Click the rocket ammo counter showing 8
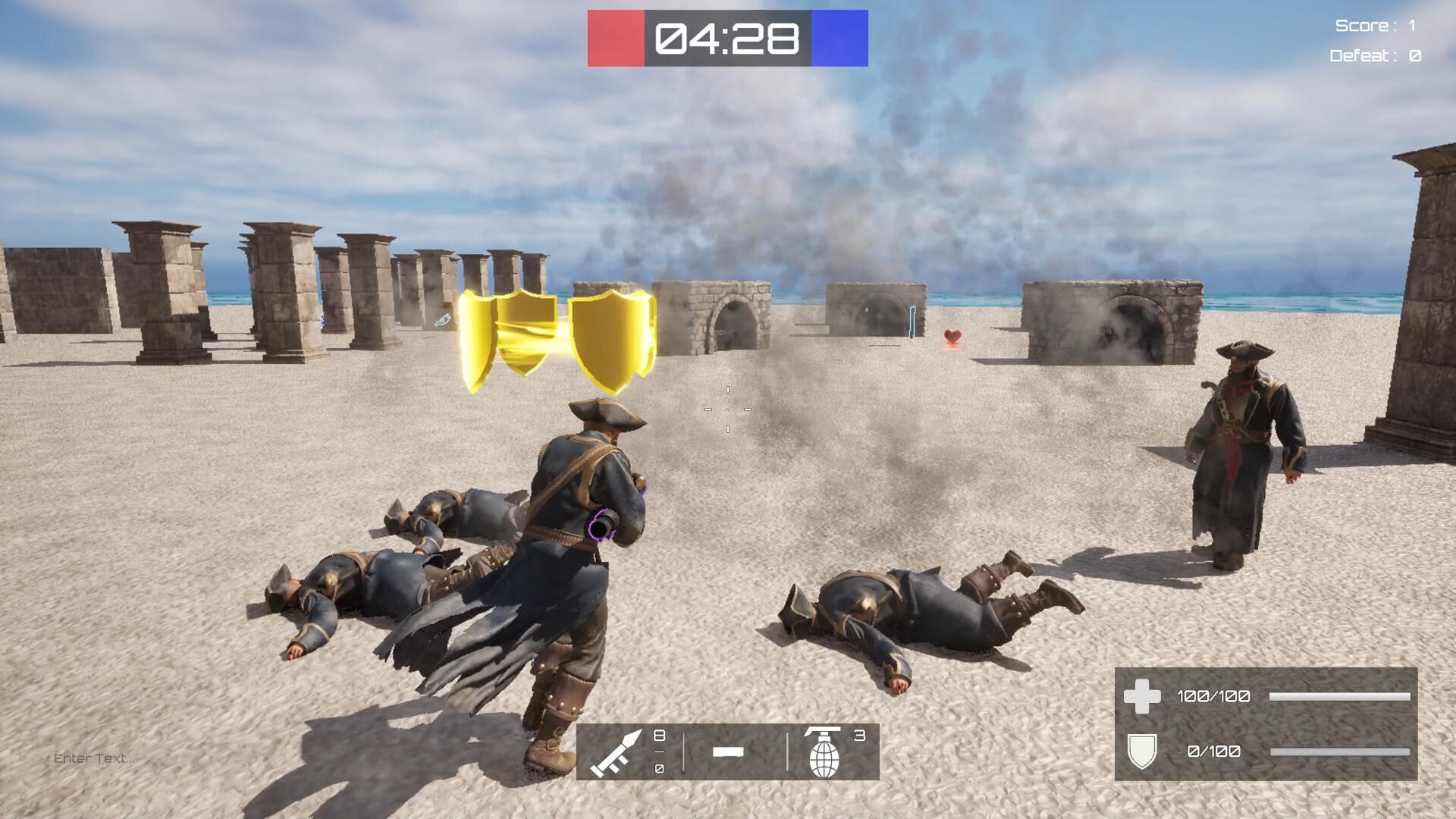The height and width of the screenshot is (819, 1456). click(x=658, y=736)
